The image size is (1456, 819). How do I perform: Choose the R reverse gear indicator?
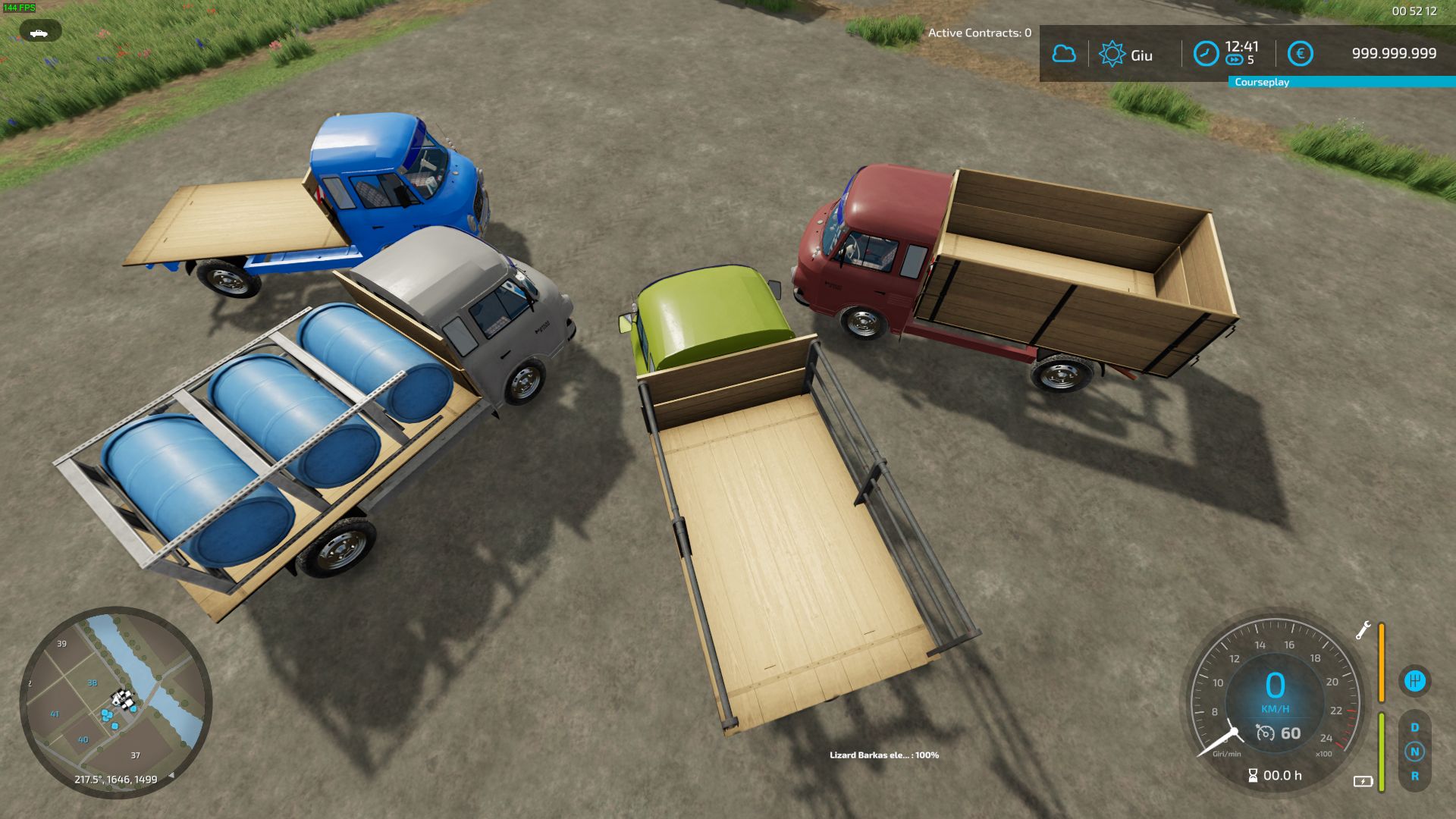(x=1414, y=776)
